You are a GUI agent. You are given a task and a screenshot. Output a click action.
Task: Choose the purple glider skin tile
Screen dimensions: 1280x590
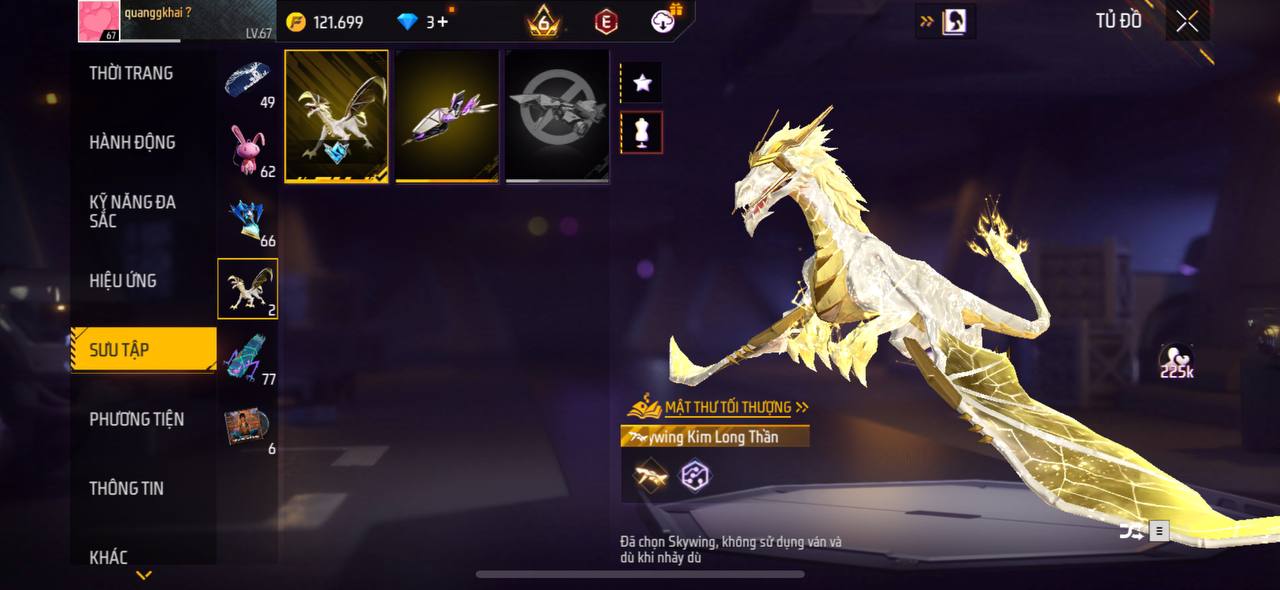[x=447, y=116]
